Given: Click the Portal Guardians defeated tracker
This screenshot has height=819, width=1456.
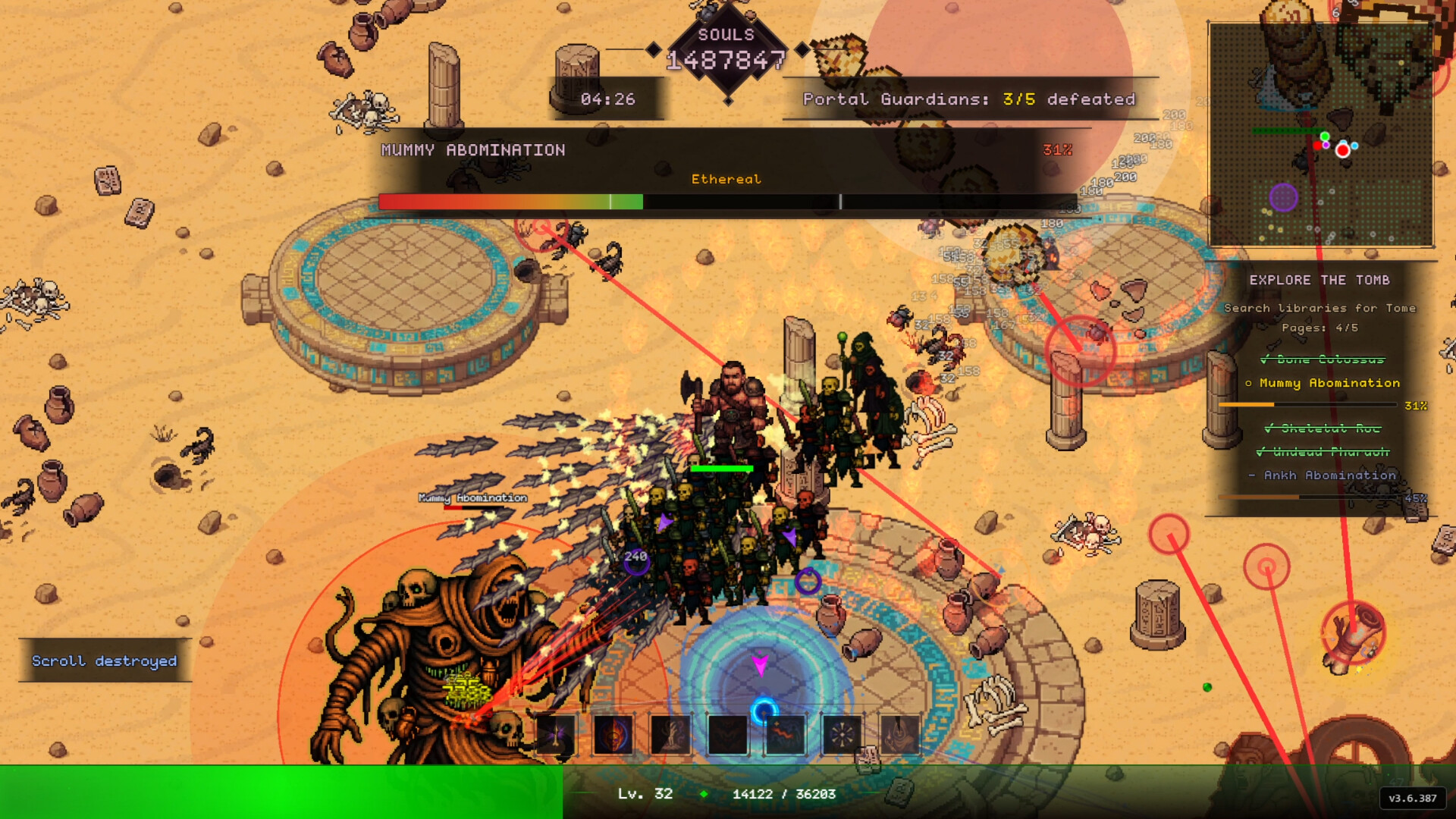Looking at the screenshot, I should [970, 99].
